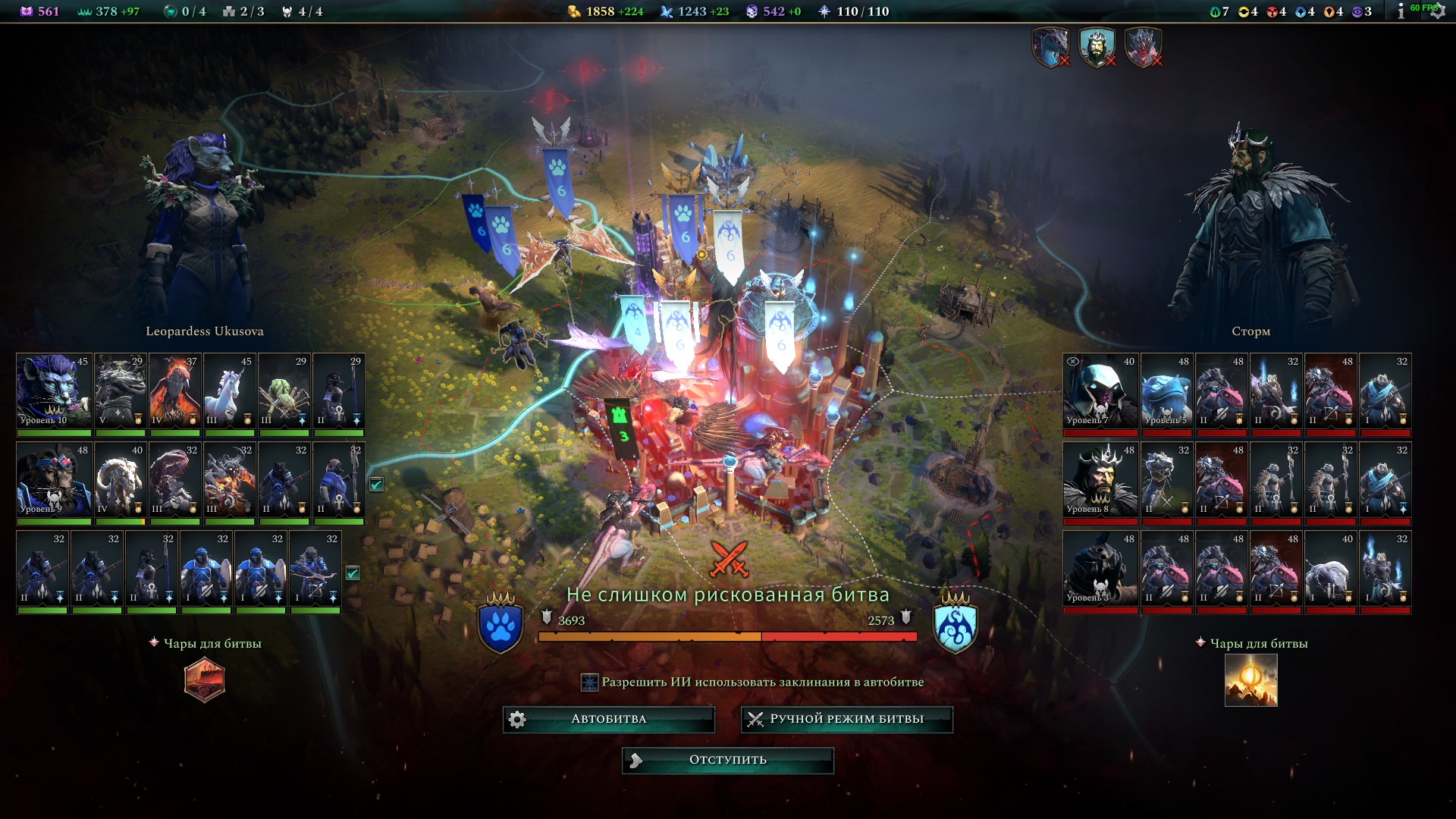Retreat using the Отступить button
Viewport: 1456px width, 819px height.
click(x=727, y=760)
